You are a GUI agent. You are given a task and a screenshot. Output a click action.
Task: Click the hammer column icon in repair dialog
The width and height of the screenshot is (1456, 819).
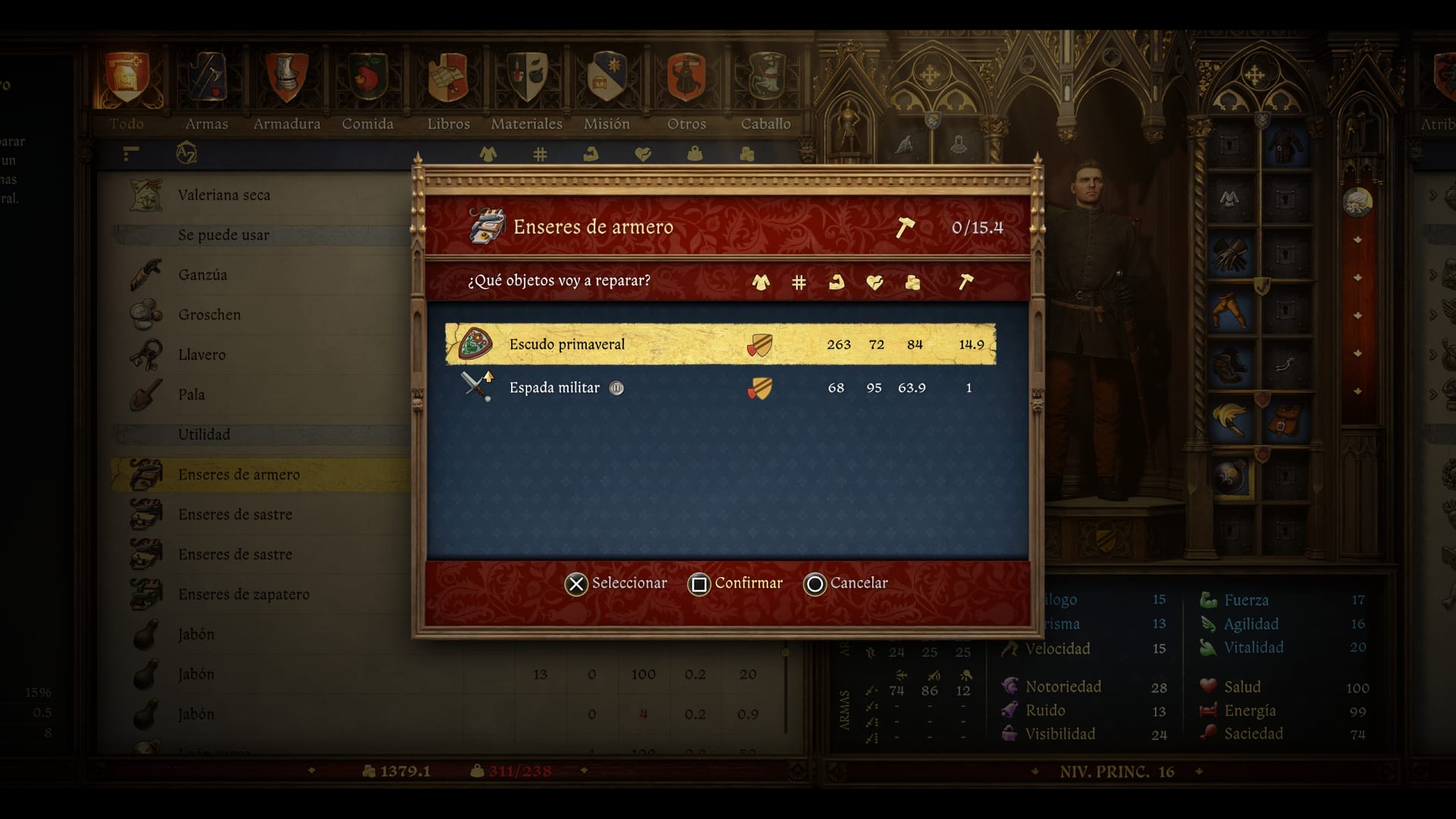968,281
